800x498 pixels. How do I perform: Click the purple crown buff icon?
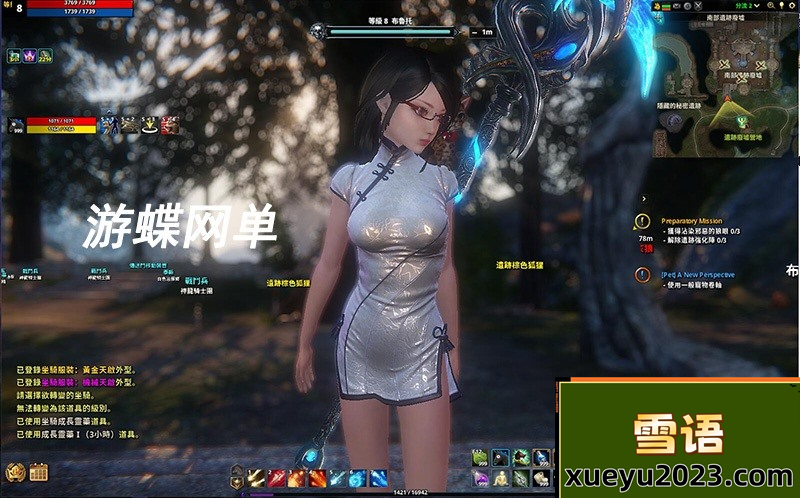(29, 56)
